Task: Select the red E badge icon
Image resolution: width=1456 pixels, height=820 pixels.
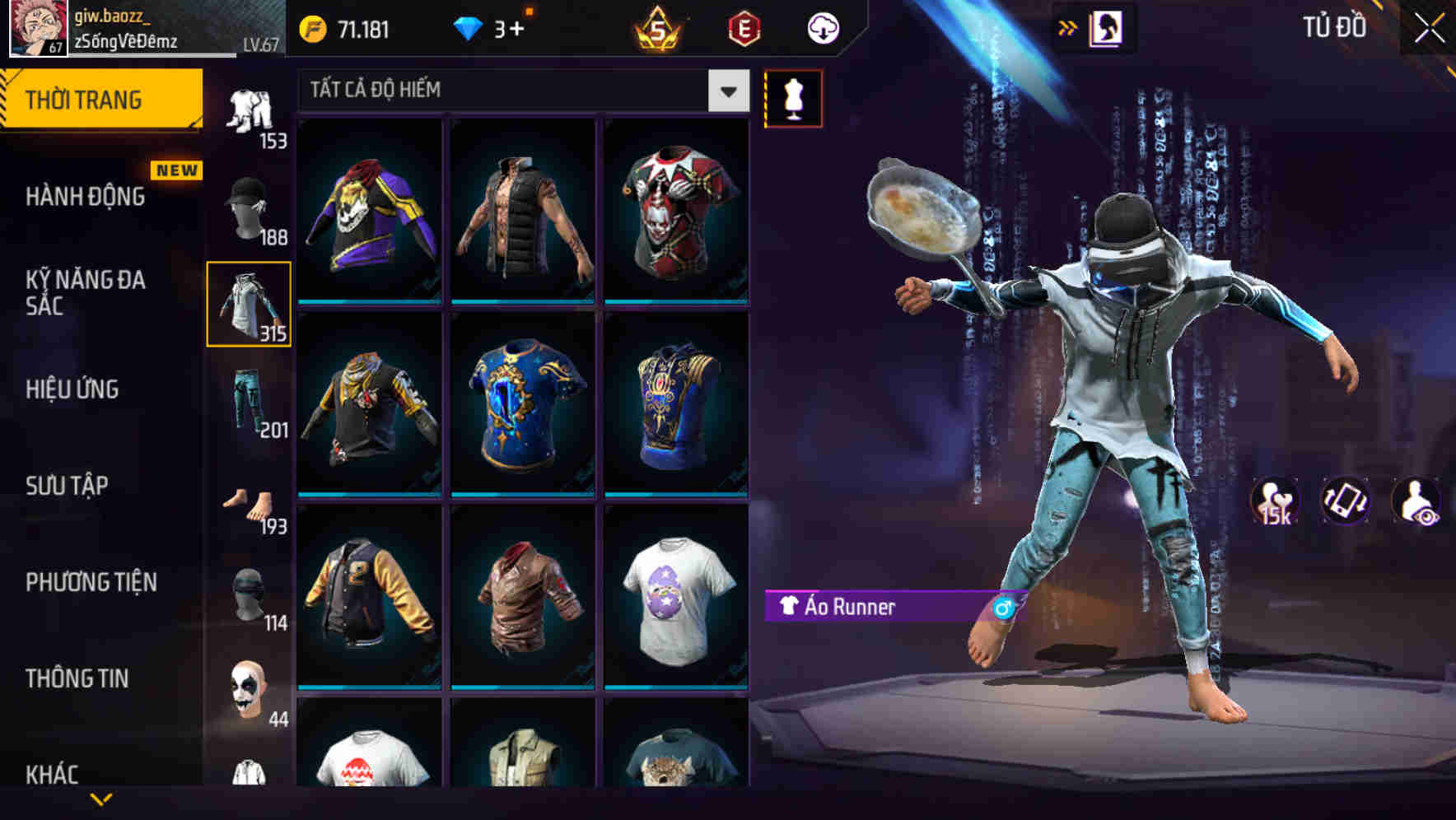Action: [744, 27]
